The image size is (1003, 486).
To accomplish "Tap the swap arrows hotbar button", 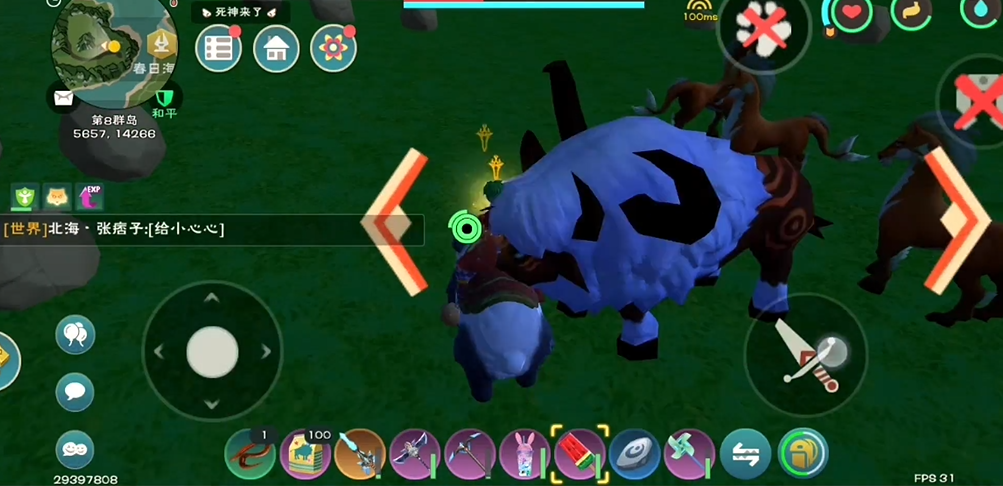I will [x=746, y=454].
